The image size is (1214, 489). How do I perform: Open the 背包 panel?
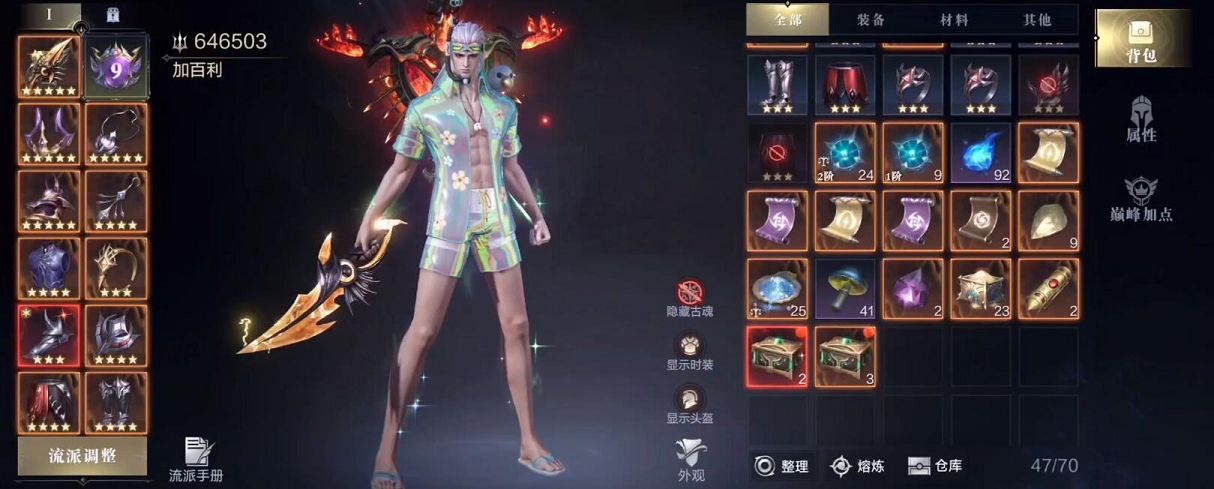1142,38
